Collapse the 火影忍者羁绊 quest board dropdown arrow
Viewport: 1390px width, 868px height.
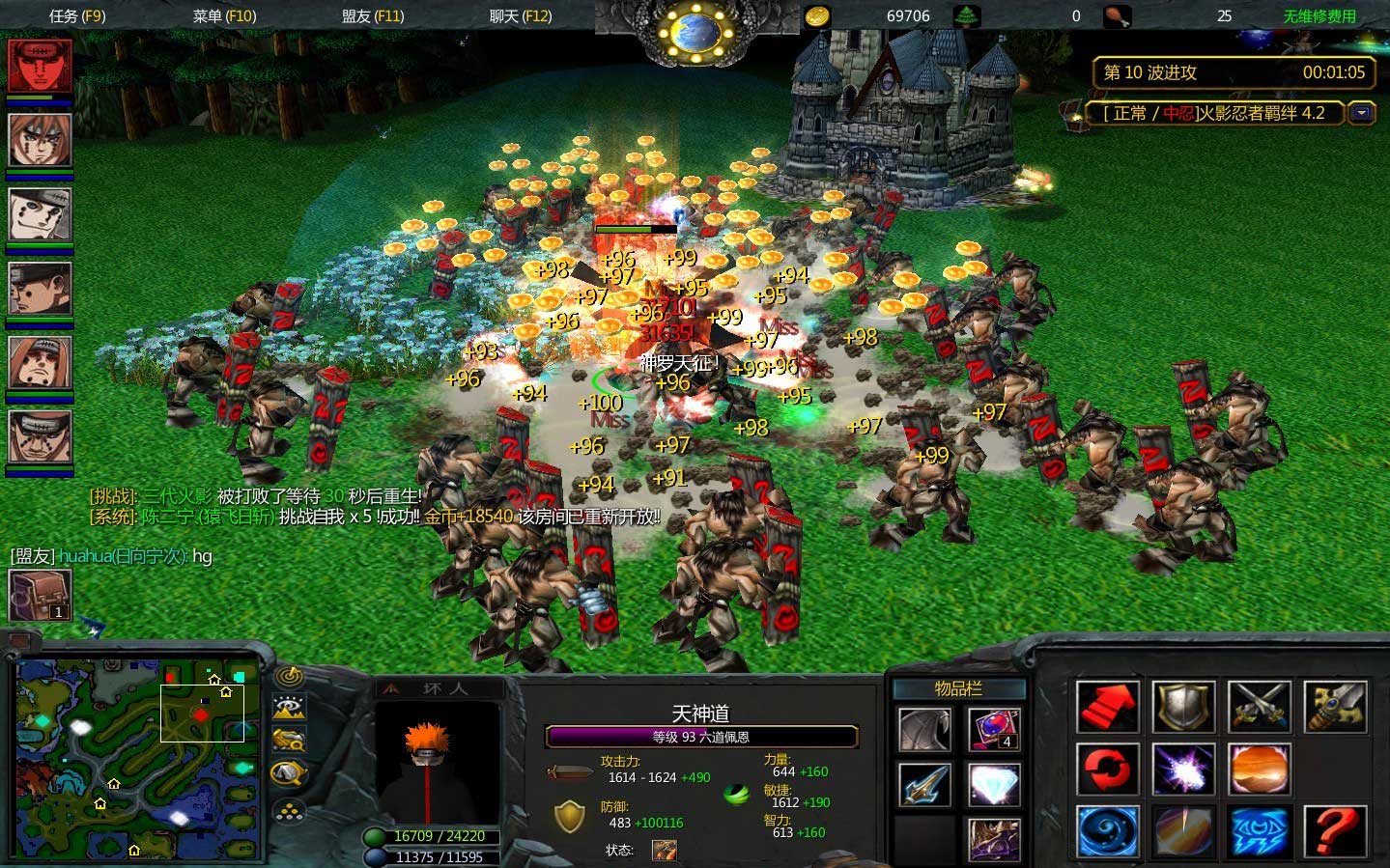coord(1362,113)
